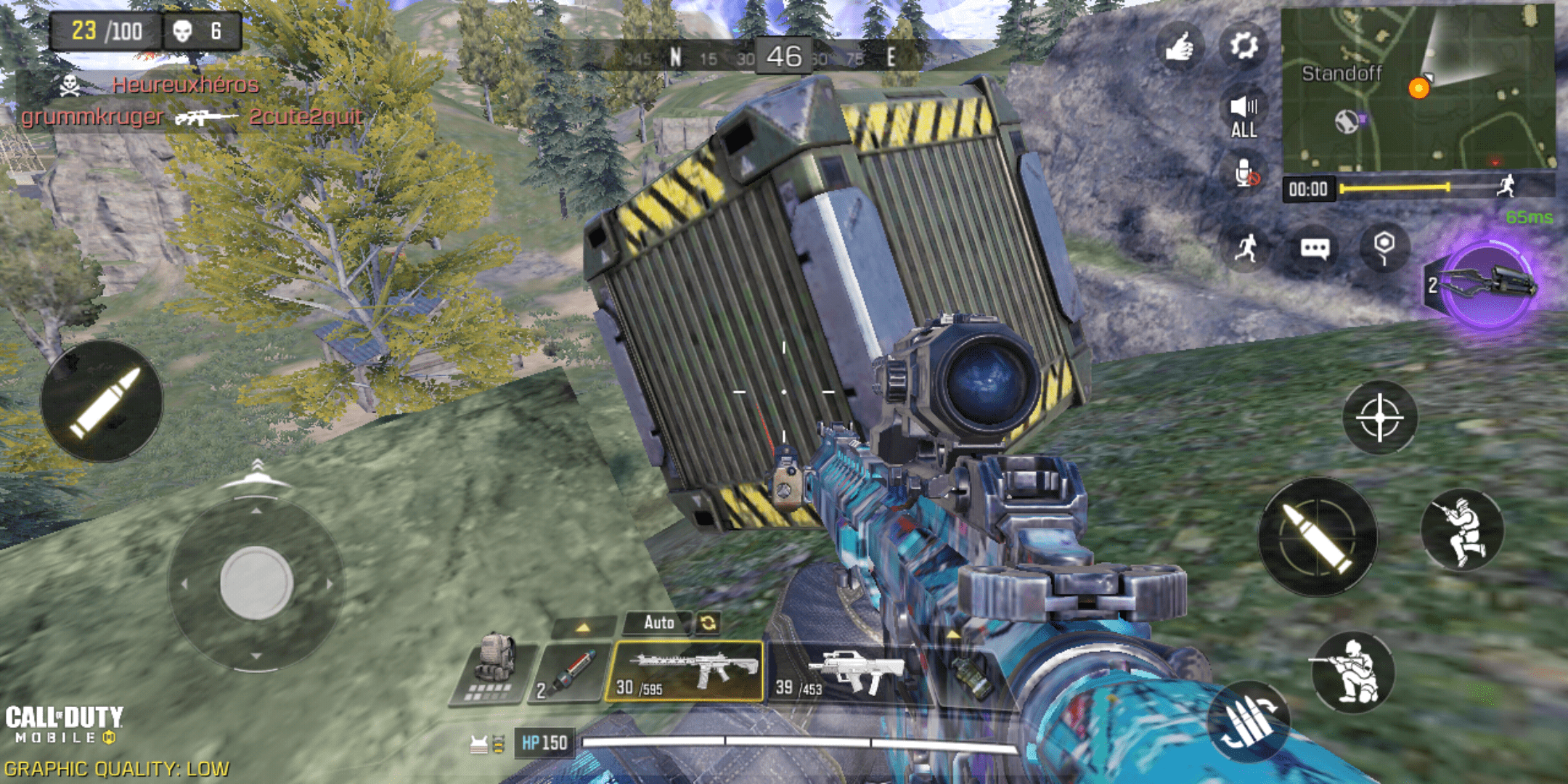Open the settings gear menu
Image resolution: width=1568 pixels, height=784 pixels.
point(1244,46)
